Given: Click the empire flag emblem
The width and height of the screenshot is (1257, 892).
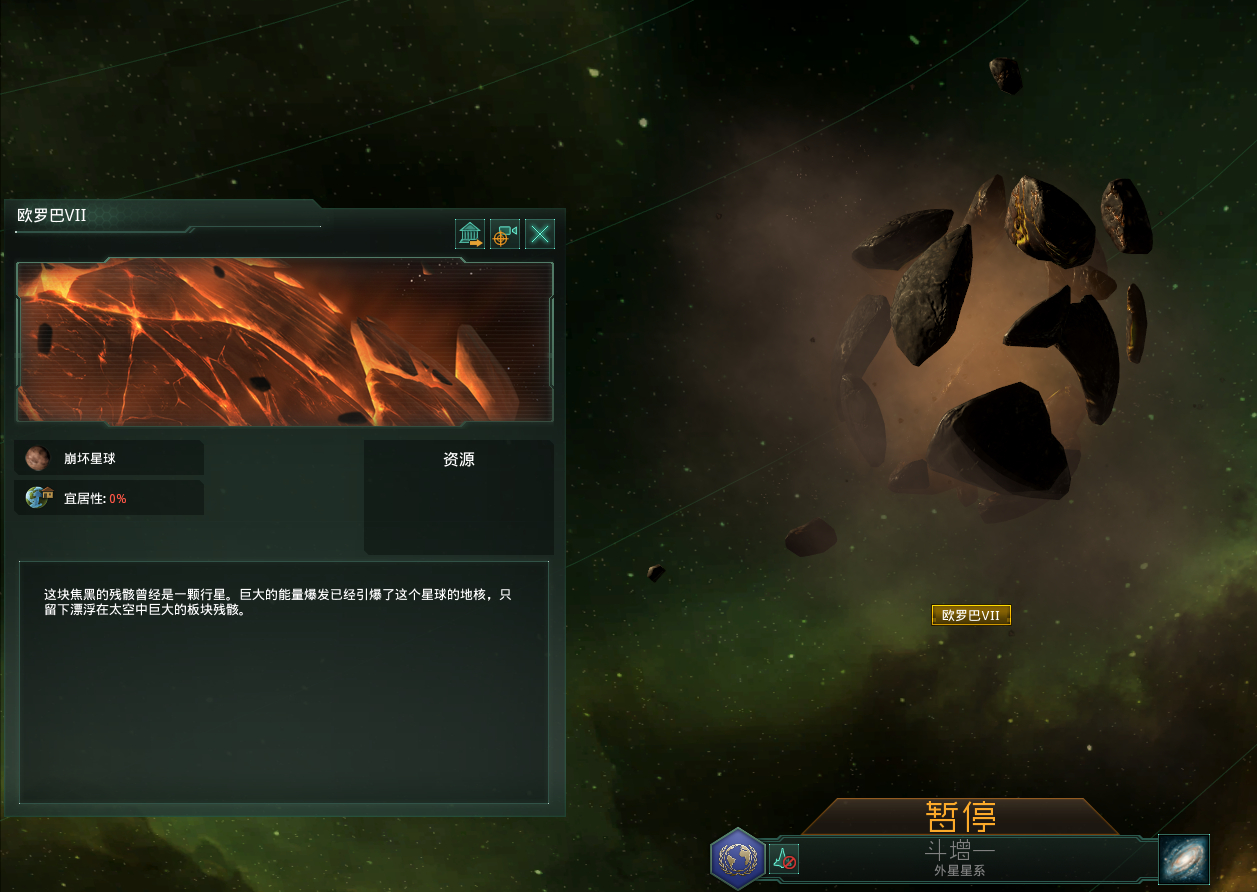Looking at the screenshot, I should tap(738, 858).
